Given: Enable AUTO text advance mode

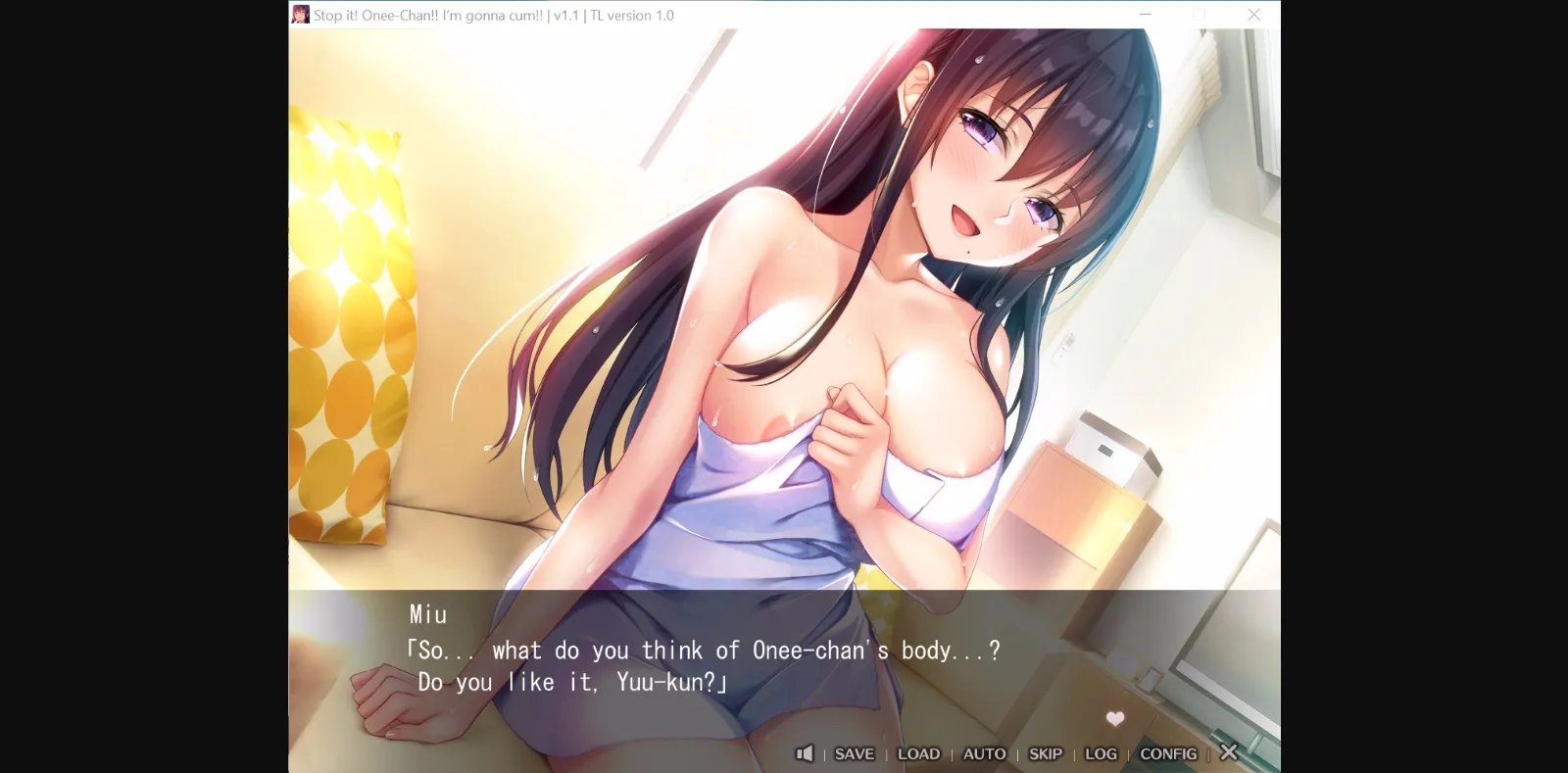Looking at the screenshot, I should (984, 753).
